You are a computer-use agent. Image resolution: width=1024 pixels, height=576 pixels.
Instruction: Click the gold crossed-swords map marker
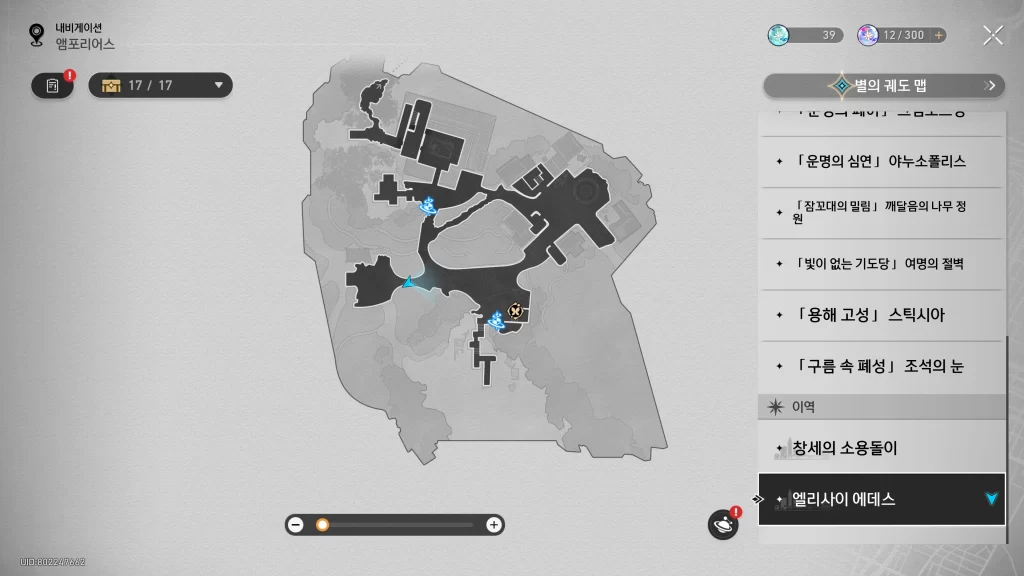[515, 311]
